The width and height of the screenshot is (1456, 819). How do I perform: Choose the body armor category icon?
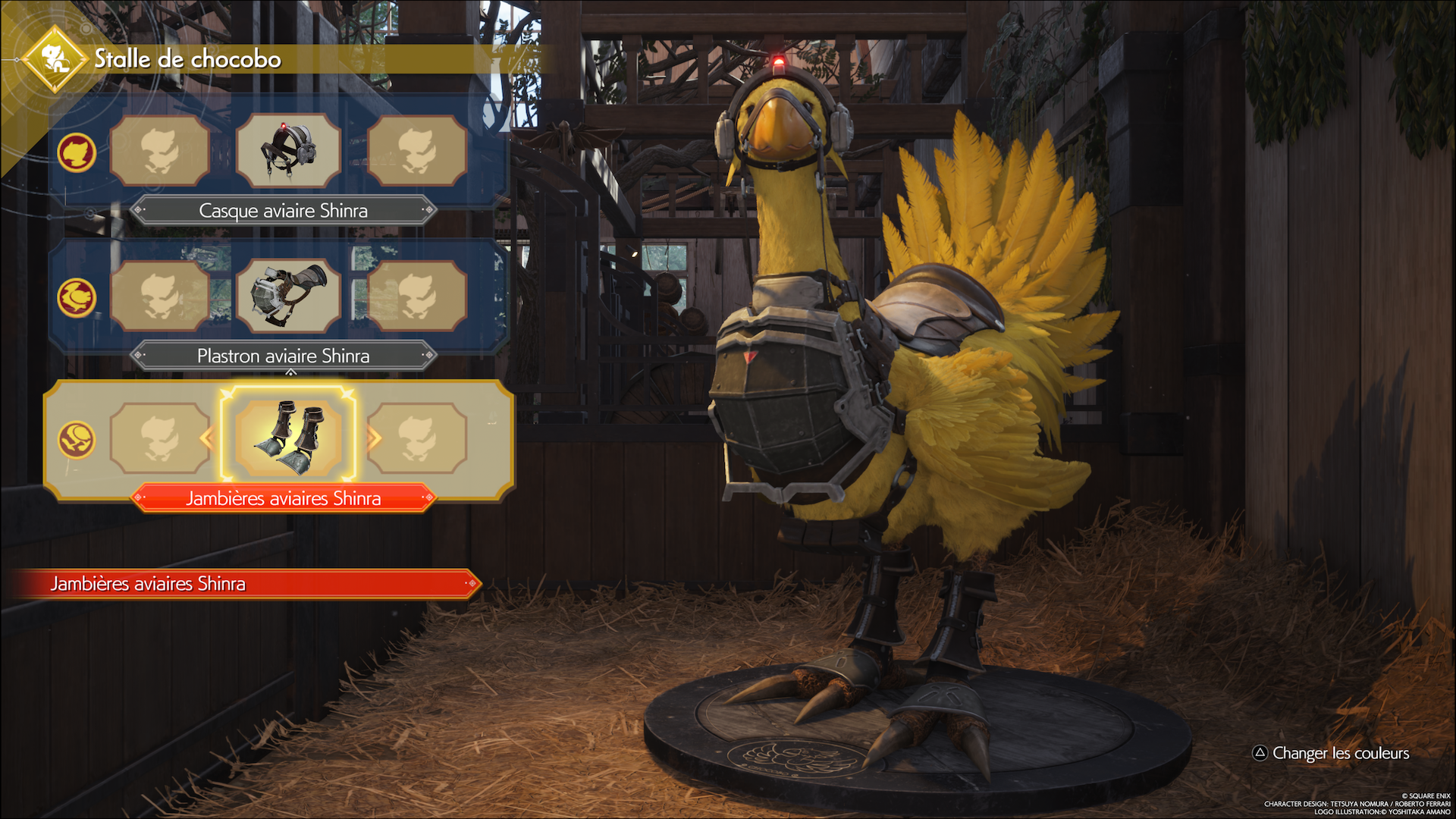click(77, 297)
